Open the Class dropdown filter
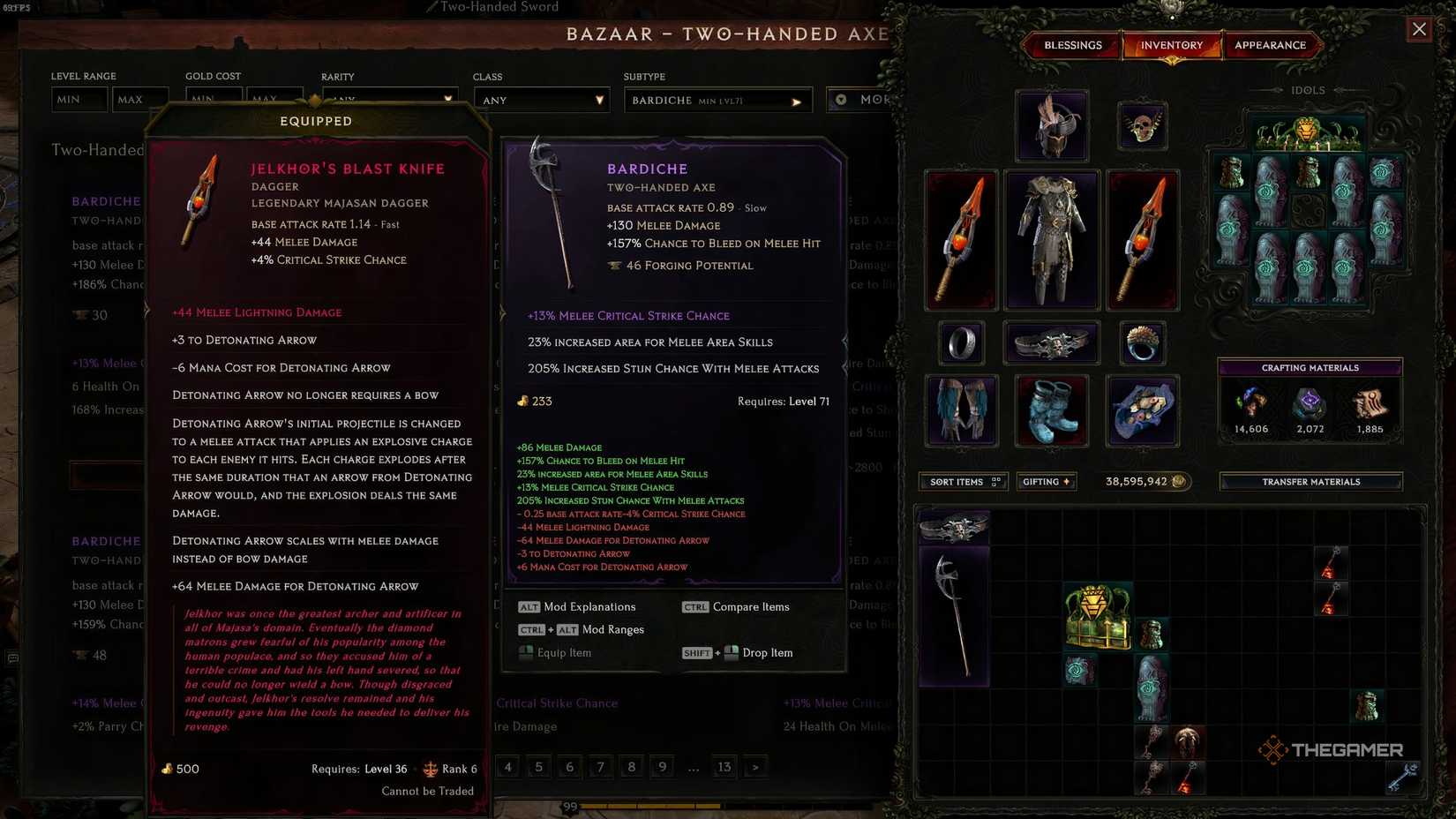 click(x=541, y=100)
